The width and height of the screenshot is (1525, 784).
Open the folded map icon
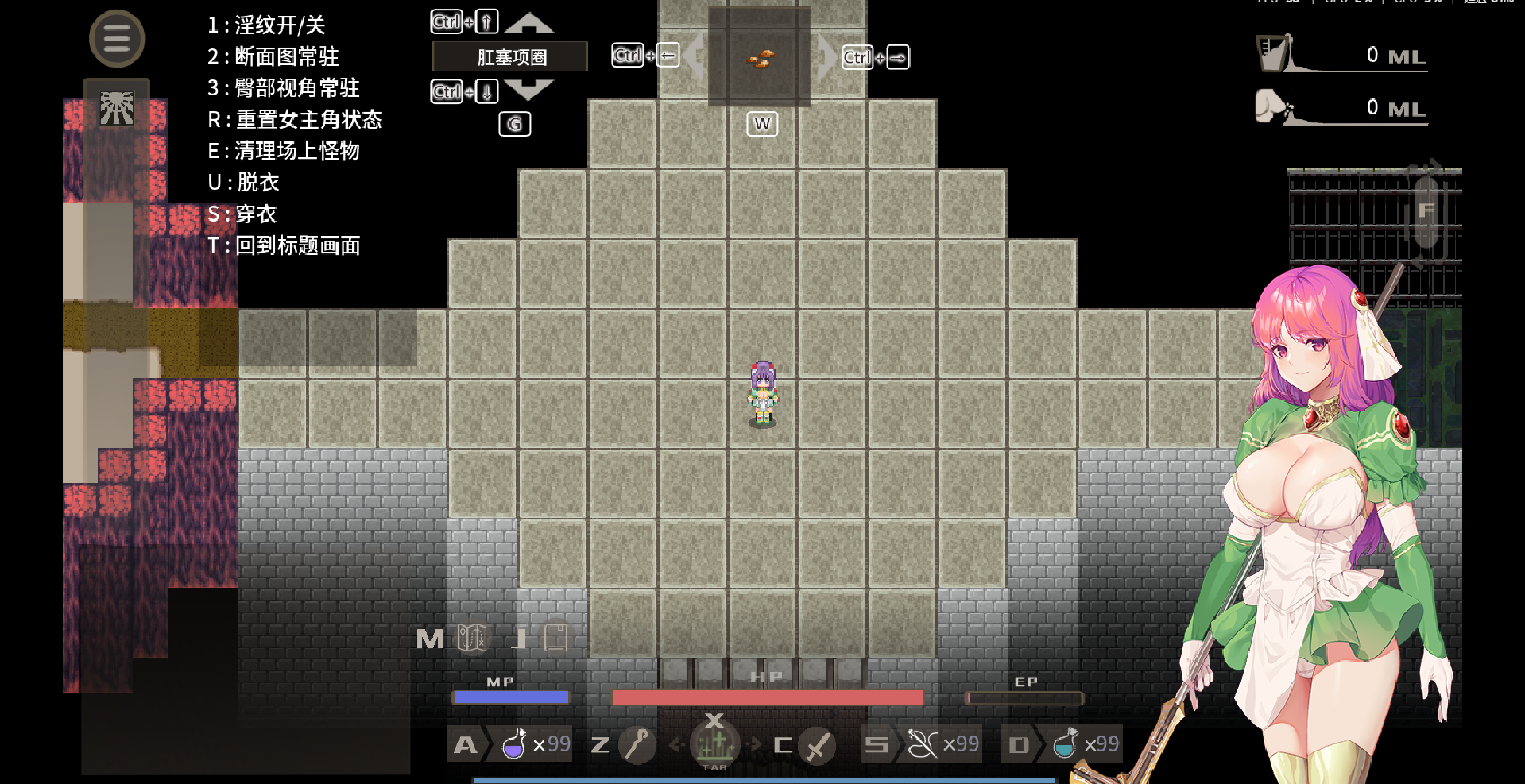tap(472, 638)
